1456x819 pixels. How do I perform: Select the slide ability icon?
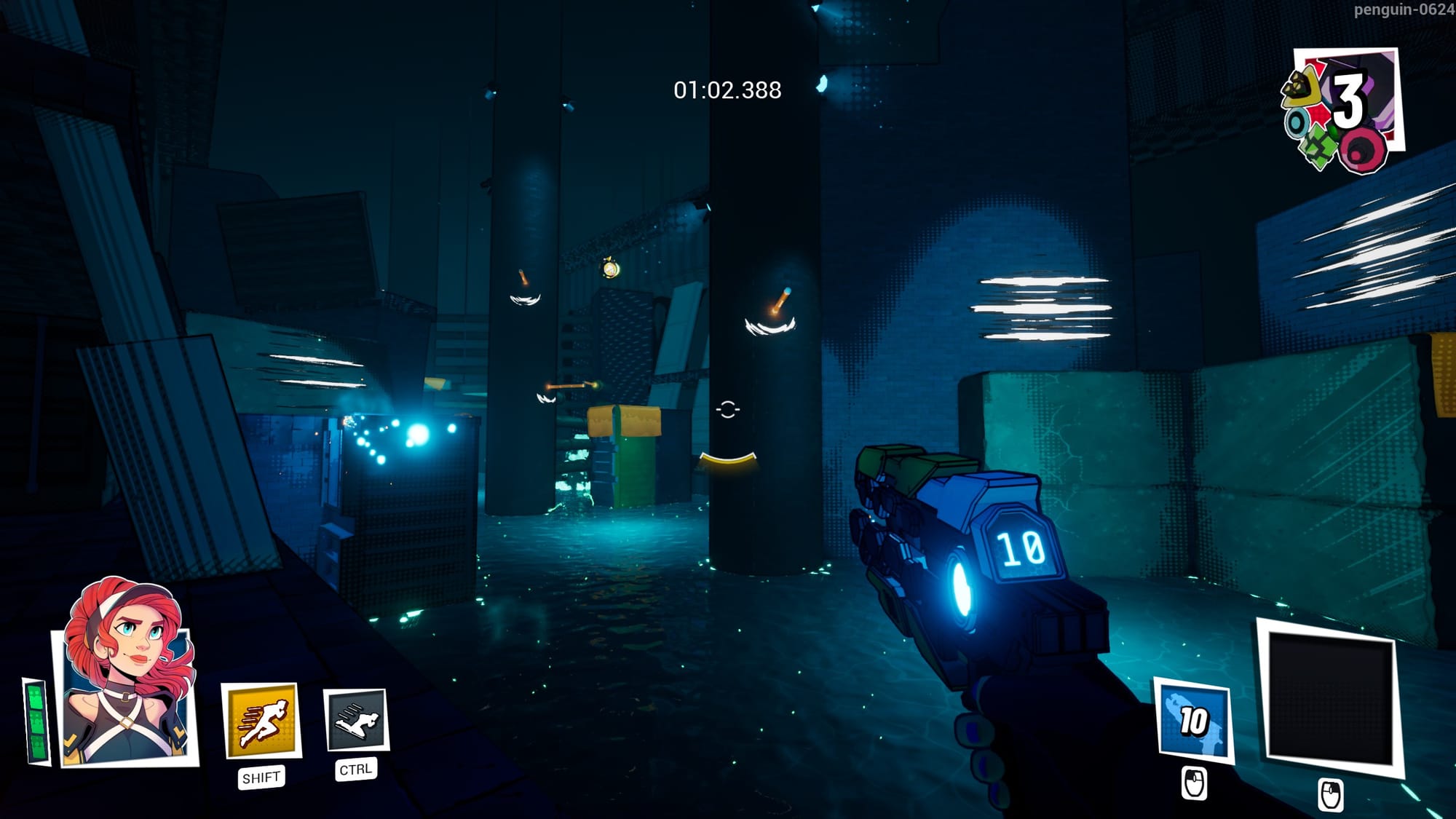(356, 719)
